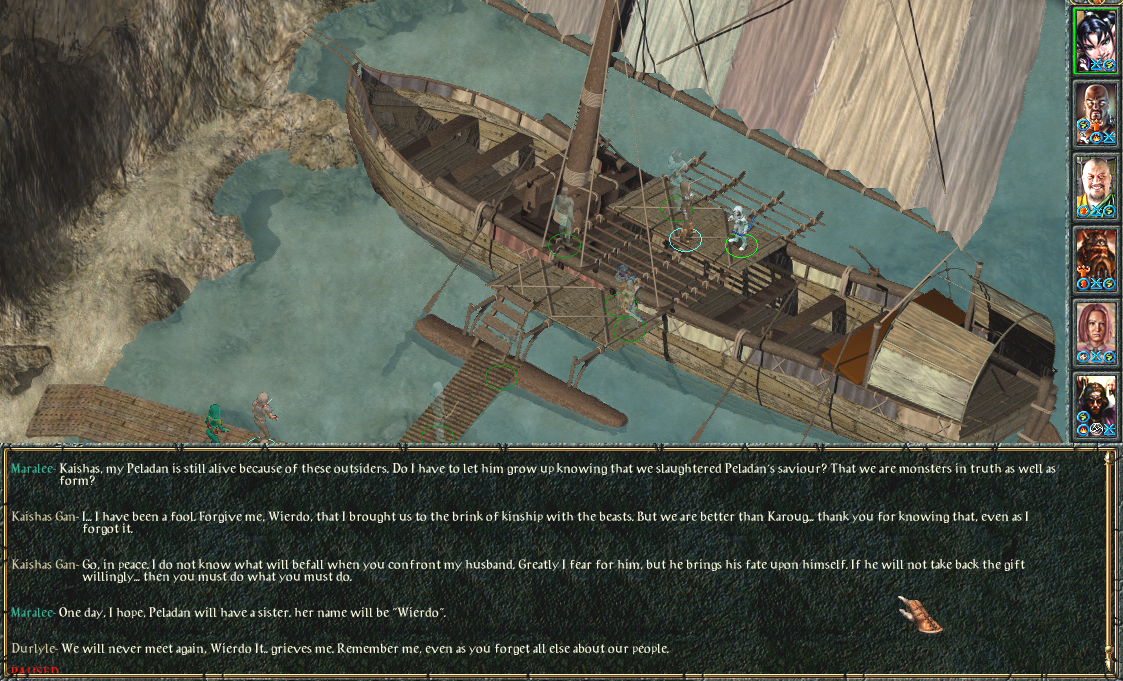Select the bald dark-skinned warrior portrait
The height and width of the screenshot is (681, 1123).
[x=1095, y=110]
